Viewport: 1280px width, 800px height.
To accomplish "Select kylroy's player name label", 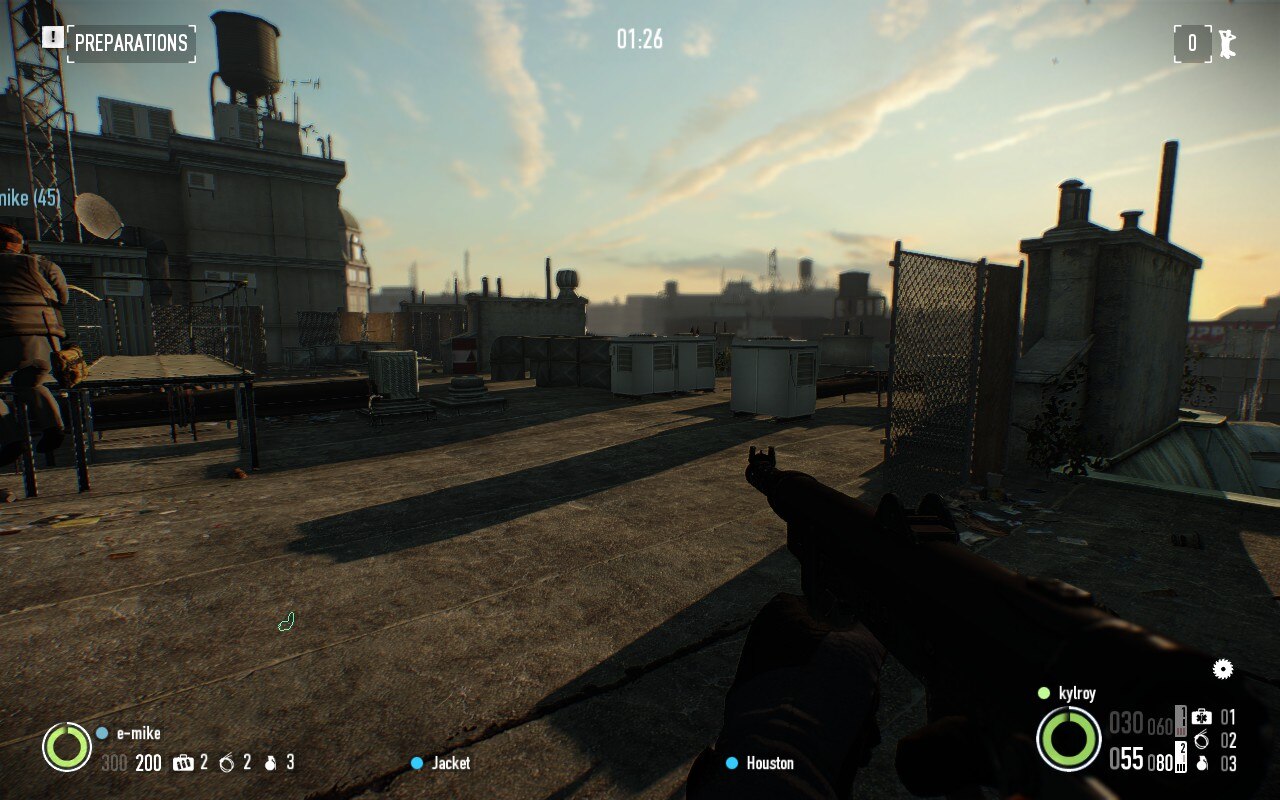I will [x=1077, y=693].
